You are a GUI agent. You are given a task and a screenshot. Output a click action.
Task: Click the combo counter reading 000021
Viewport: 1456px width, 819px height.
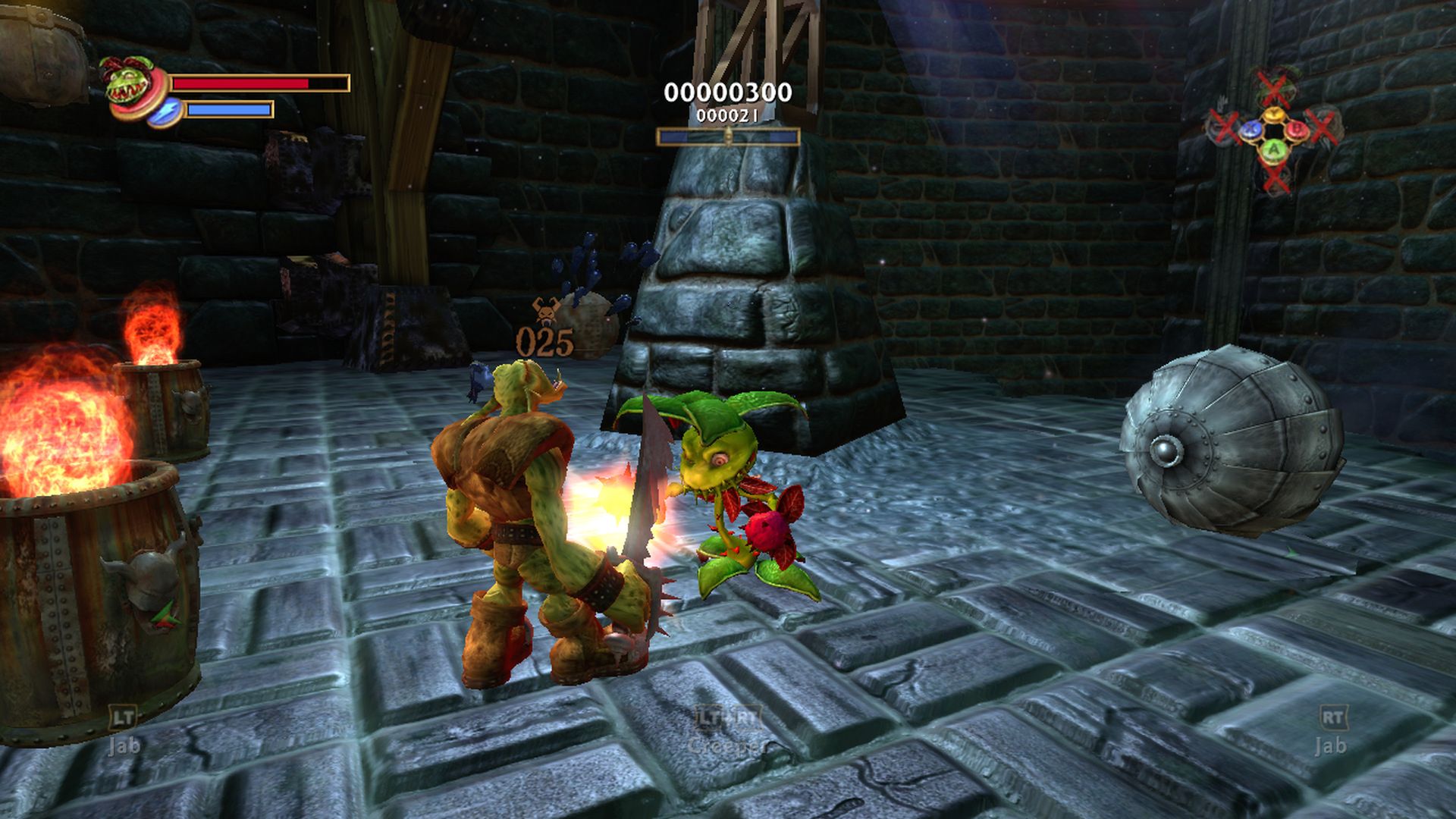[x=726, y=116]
